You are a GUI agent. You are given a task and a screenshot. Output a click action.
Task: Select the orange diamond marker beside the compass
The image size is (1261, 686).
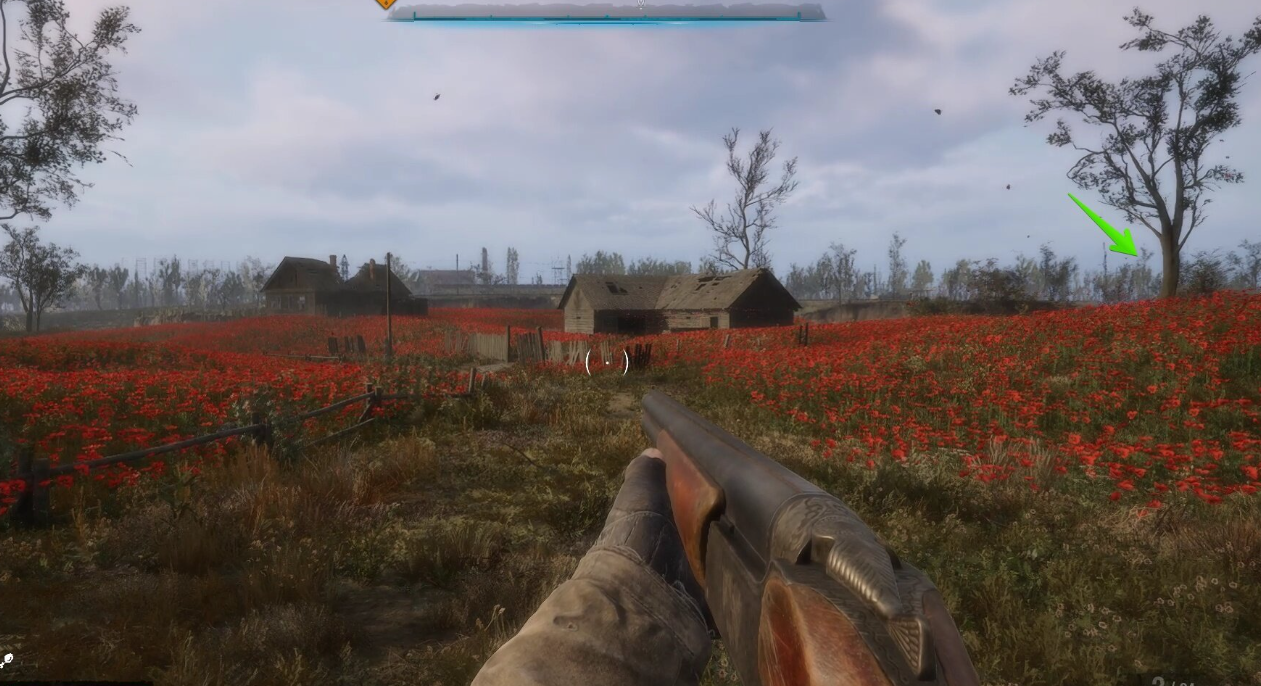pyautogui.click(x=385, y=3)
